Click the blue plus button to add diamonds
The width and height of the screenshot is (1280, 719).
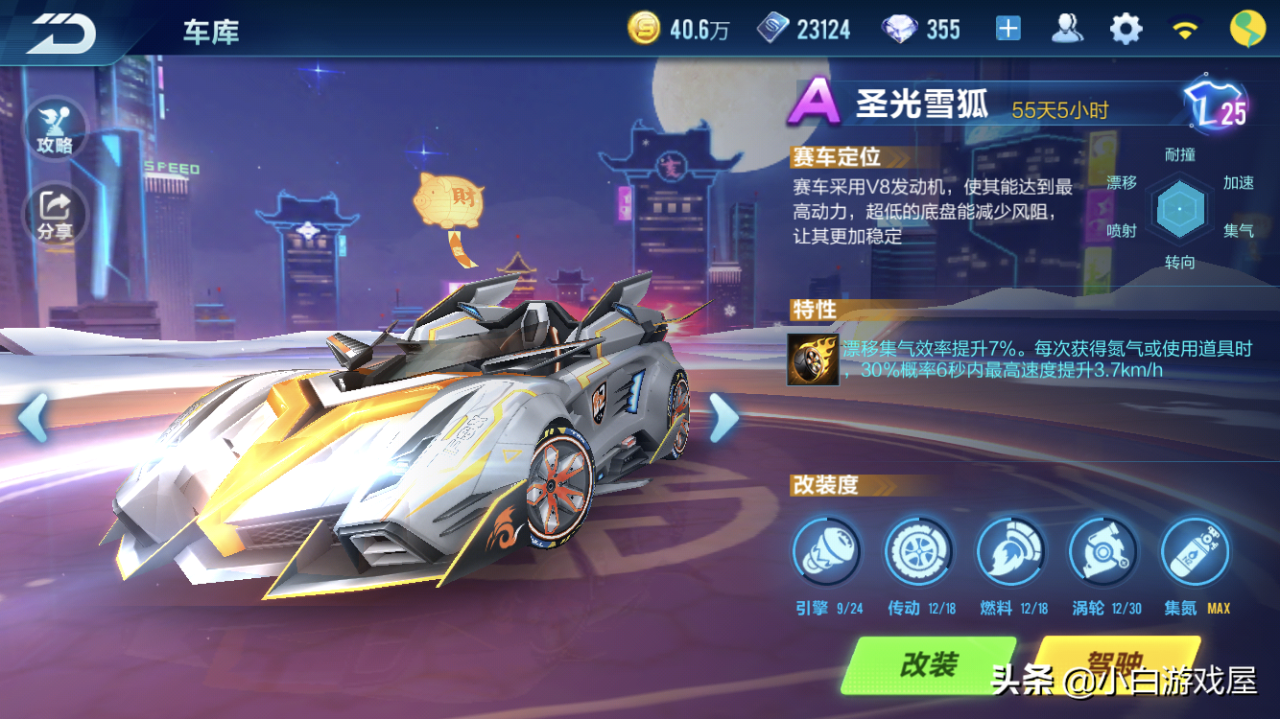pos(1008,29)
